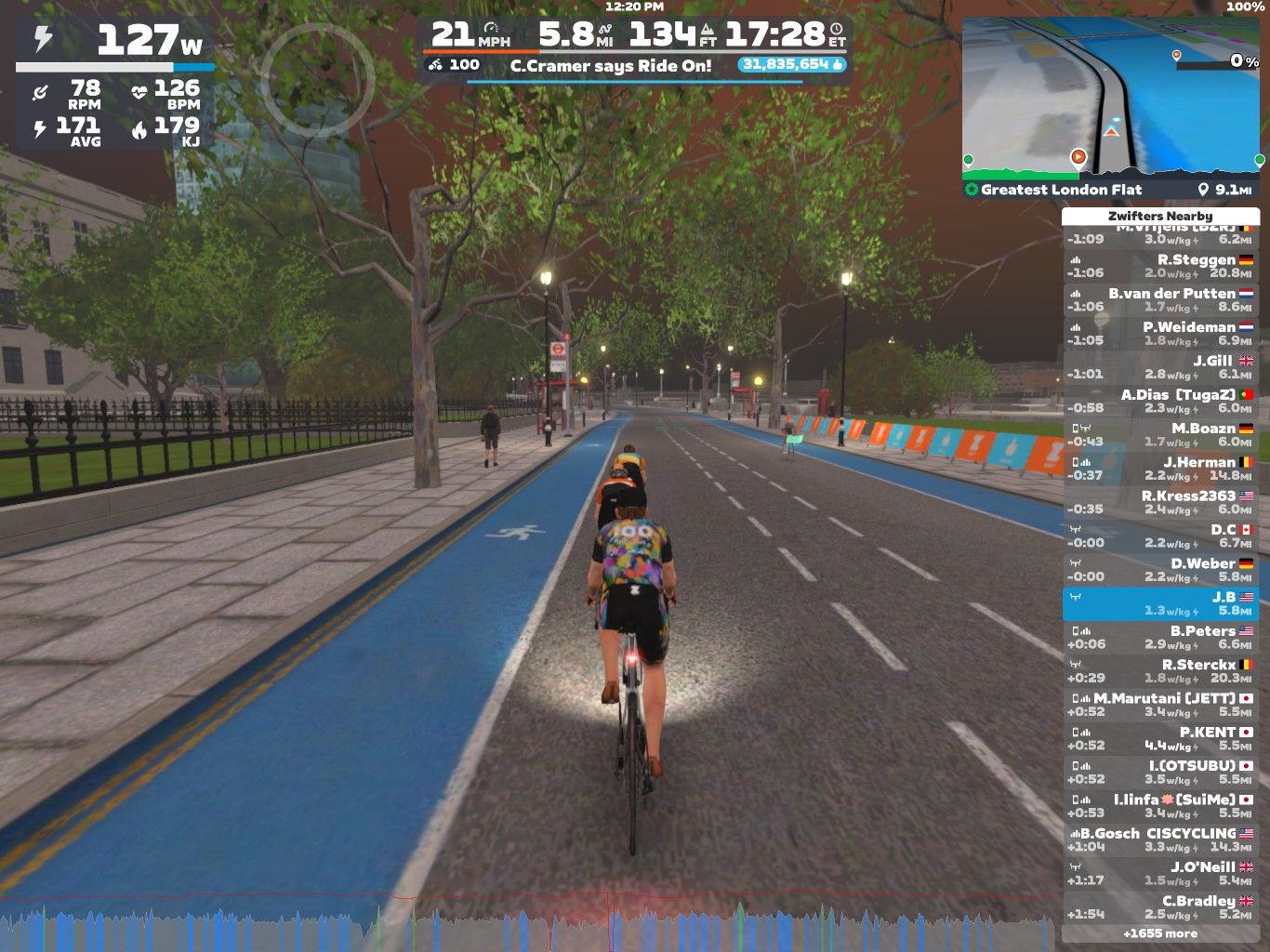Select P.Weideman from Zwifters Nearby

(1160, 334)
